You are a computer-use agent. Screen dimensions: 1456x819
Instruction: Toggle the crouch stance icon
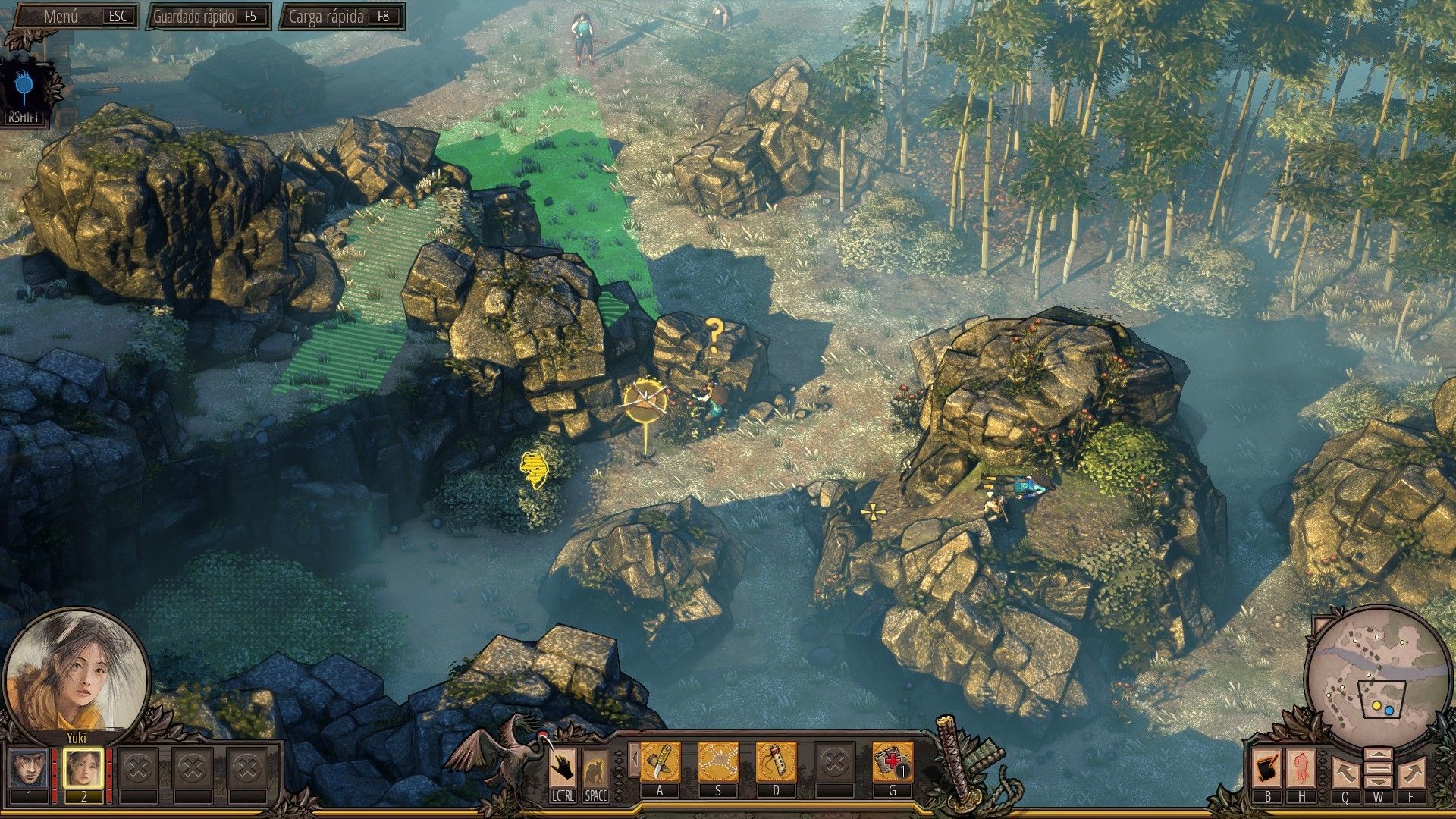595,768
